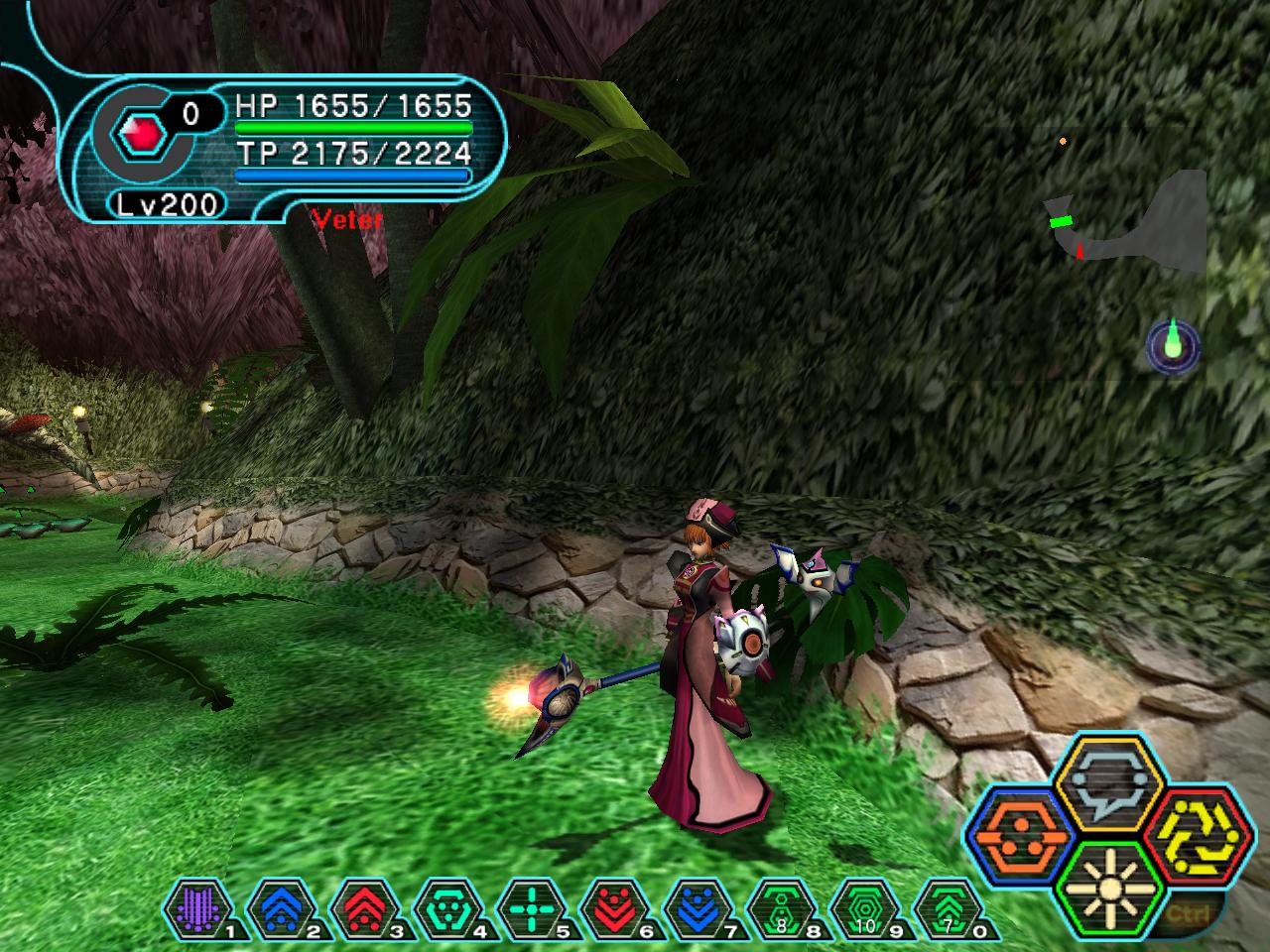This screenshot has width=1270, height=952.
Task: Activate the purple technique in hotbar slot 1
Action: (197, 907)
